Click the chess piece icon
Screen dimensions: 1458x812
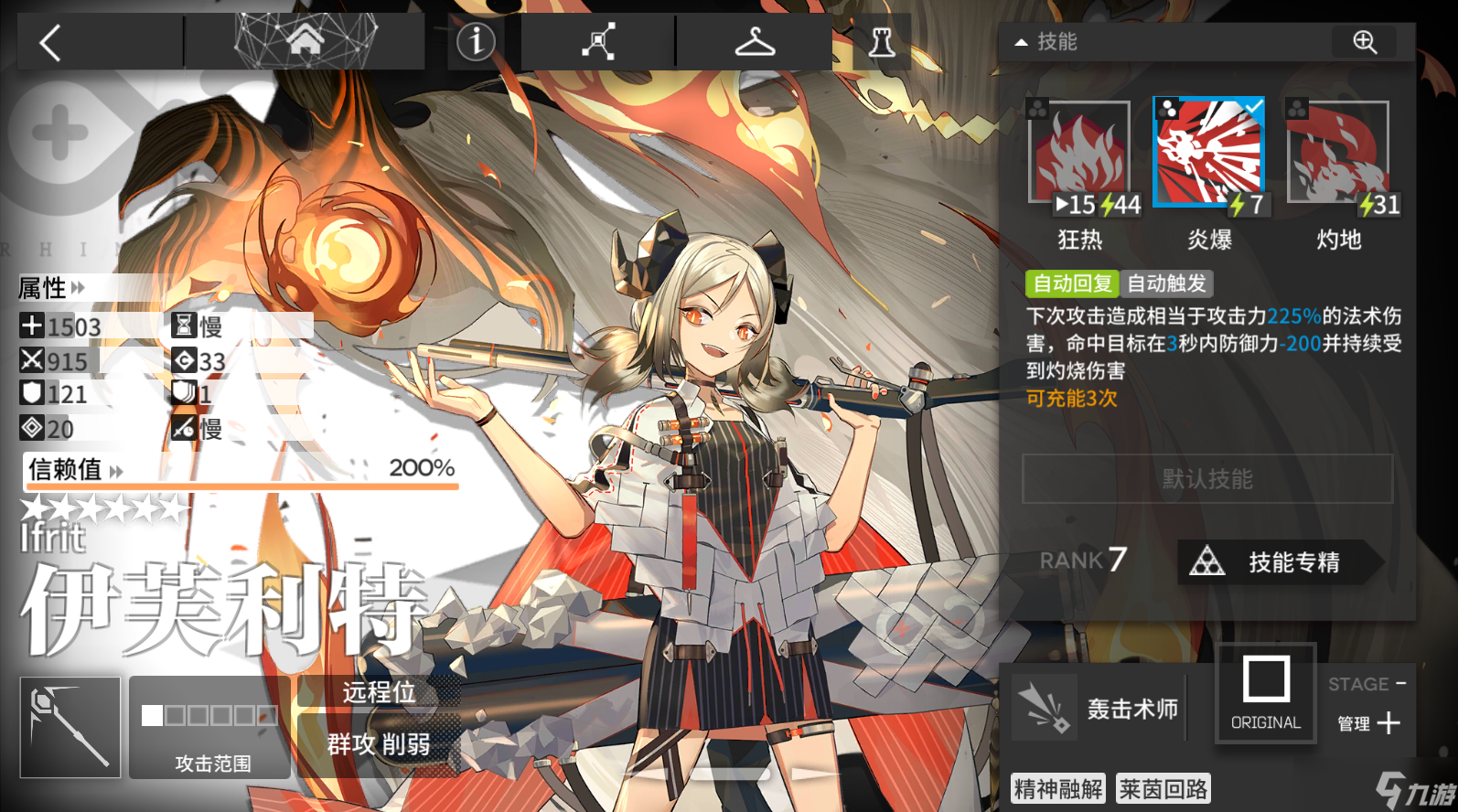[x=881, y=42]
